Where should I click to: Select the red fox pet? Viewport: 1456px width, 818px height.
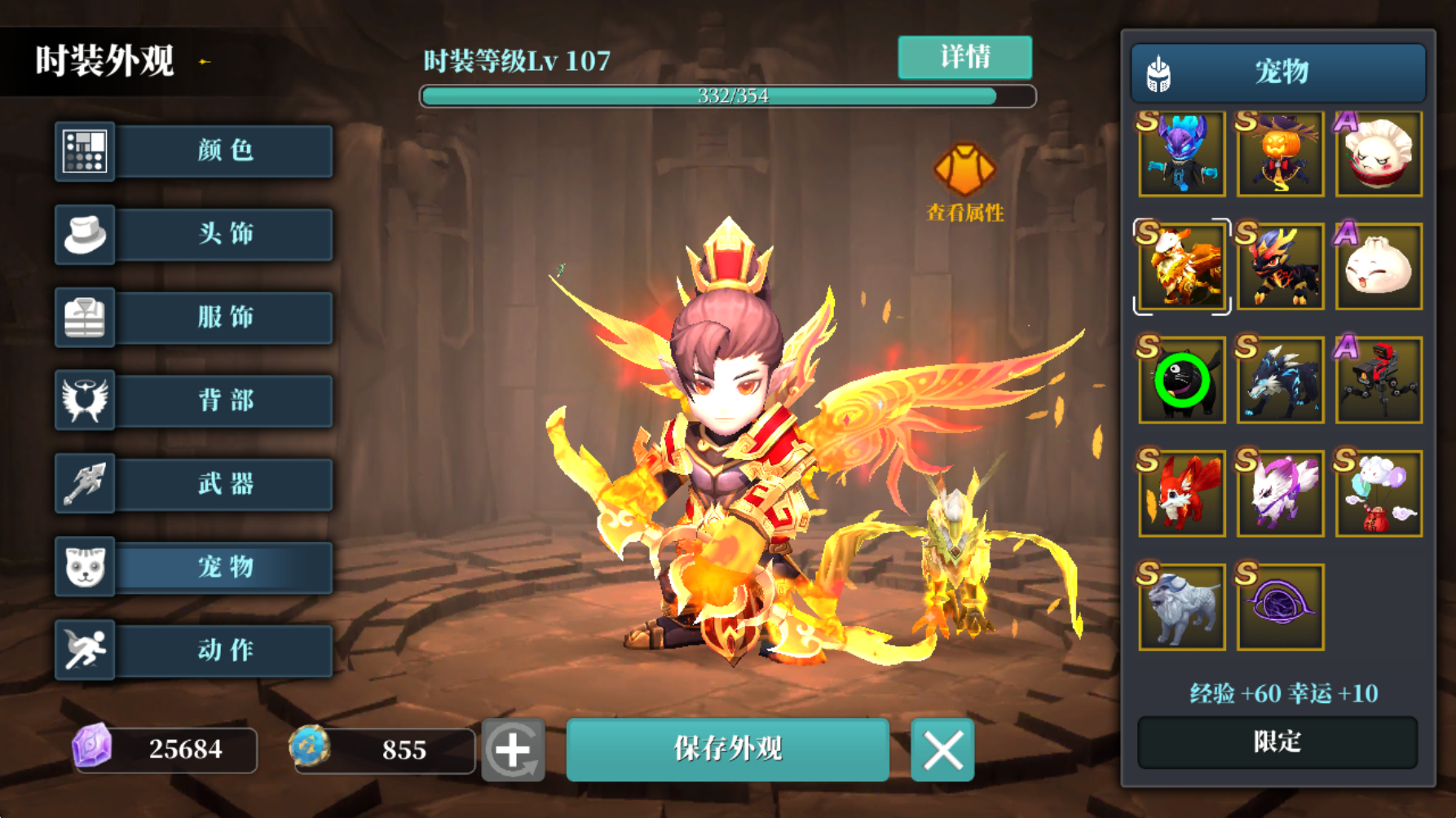[x=1181, y=493]
